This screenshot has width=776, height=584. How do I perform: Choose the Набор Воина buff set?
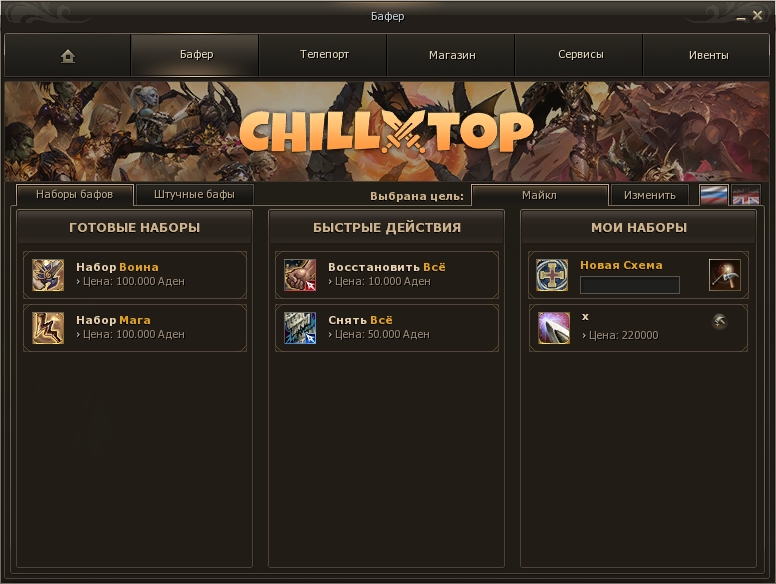[x=135, y=274]
